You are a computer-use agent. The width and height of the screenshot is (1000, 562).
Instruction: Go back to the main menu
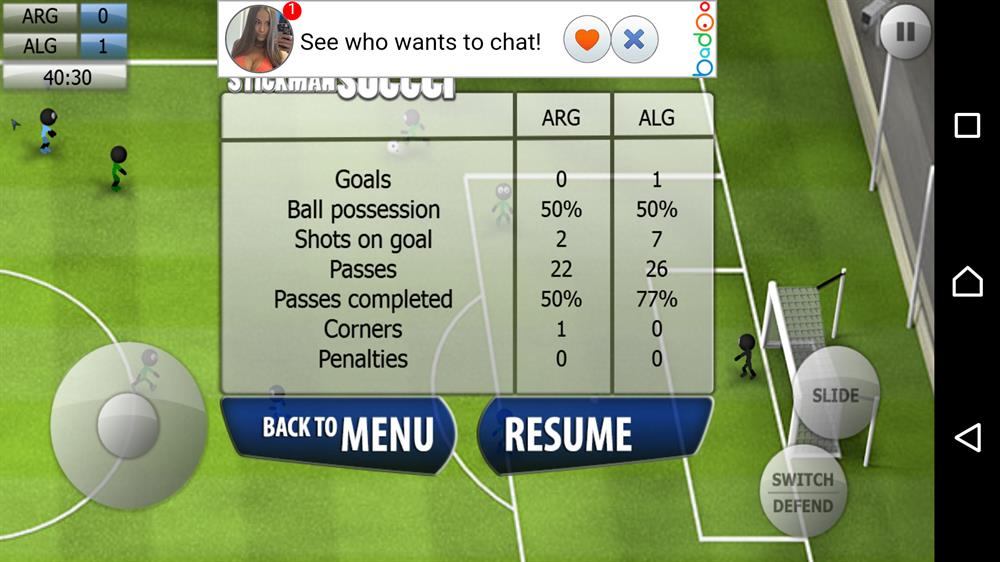(338, 433)
